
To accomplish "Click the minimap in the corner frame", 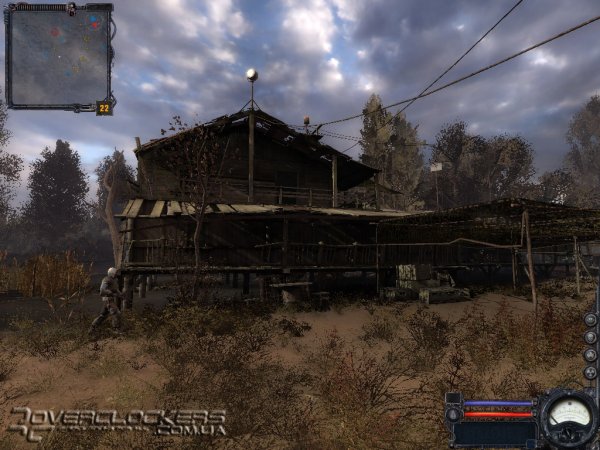I will pos(58,55).
